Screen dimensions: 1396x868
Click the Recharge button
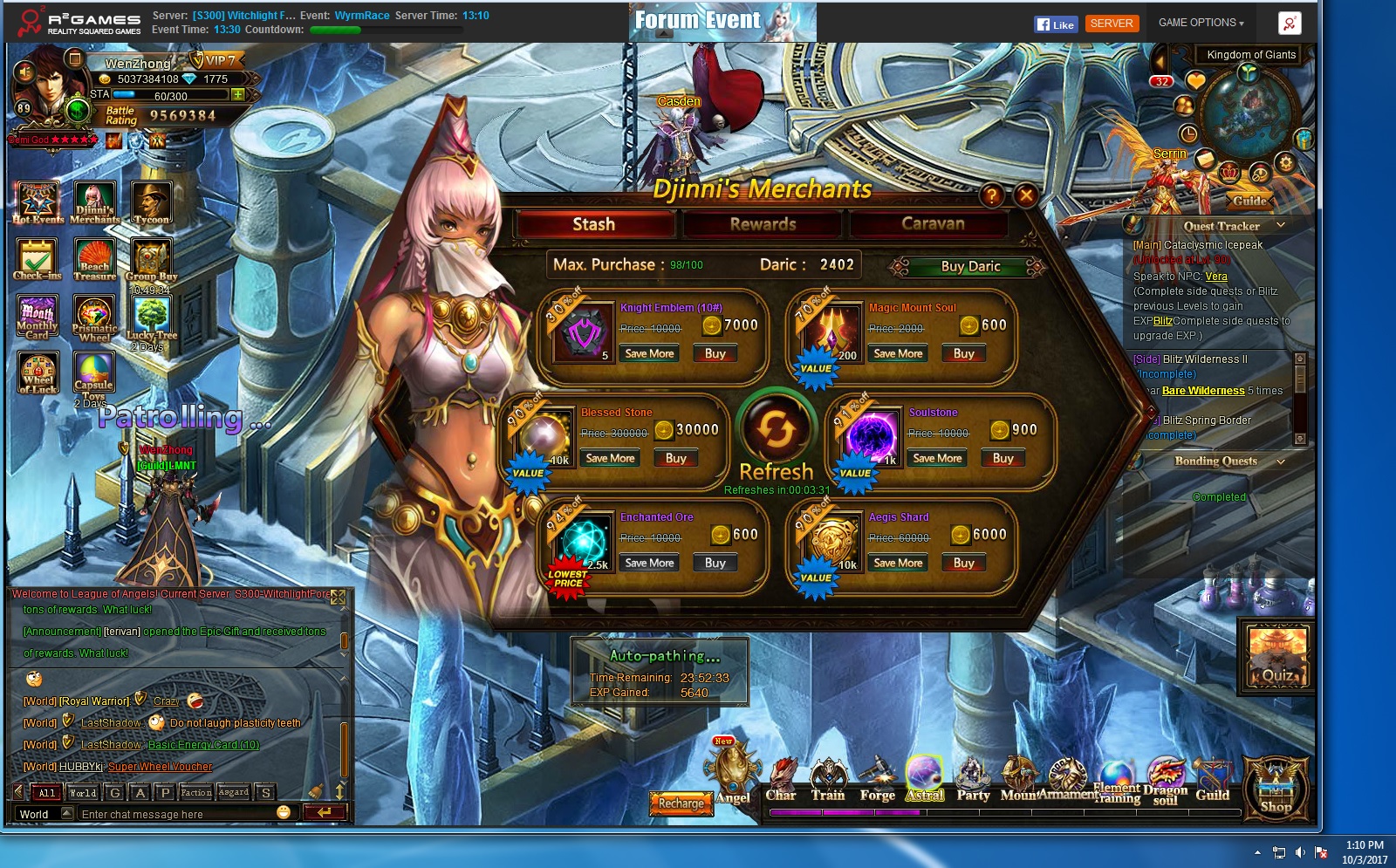681,803
